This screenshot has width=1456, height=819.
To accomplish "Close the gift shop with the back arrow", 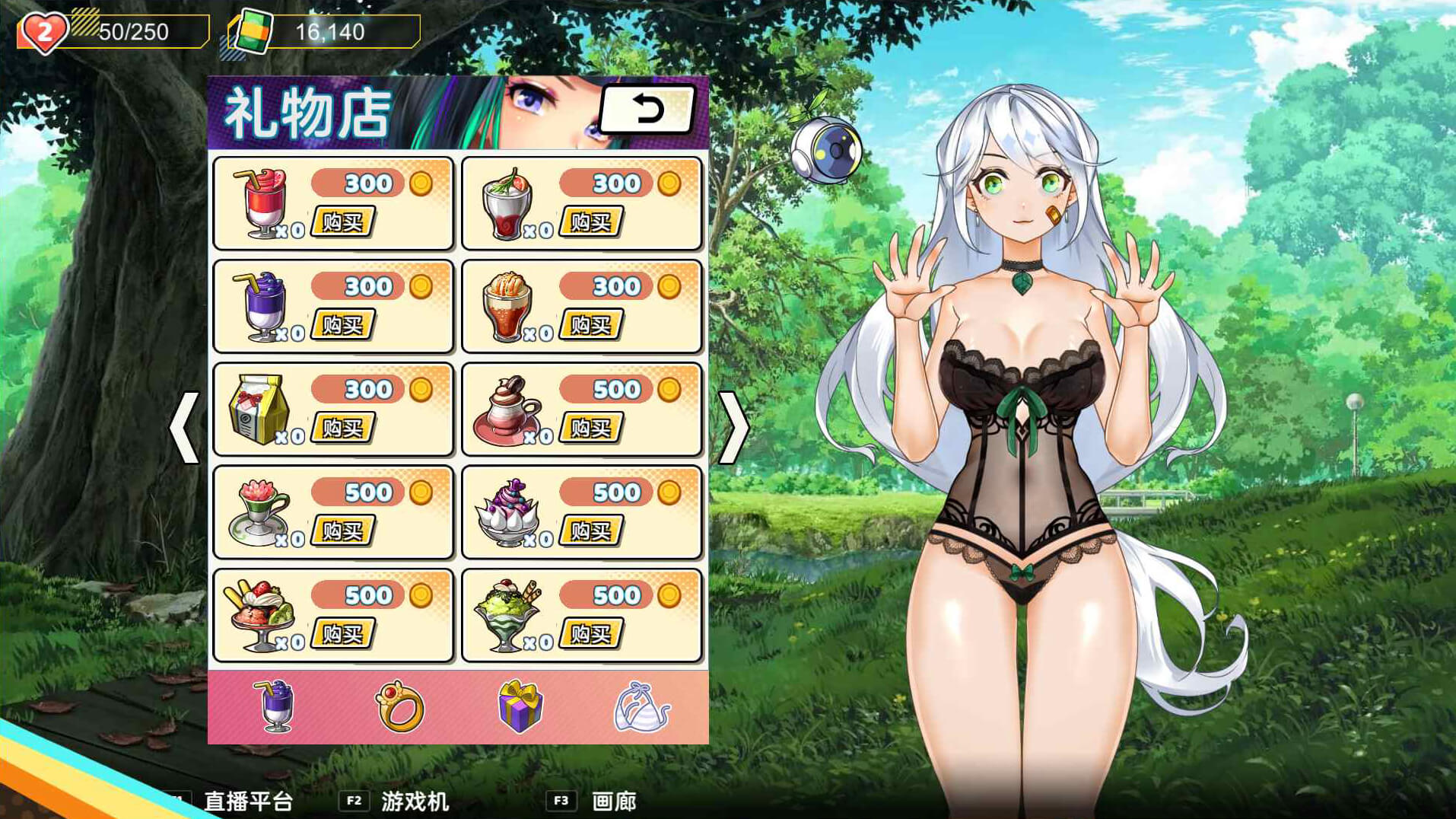I will click(x=647, y=110).
